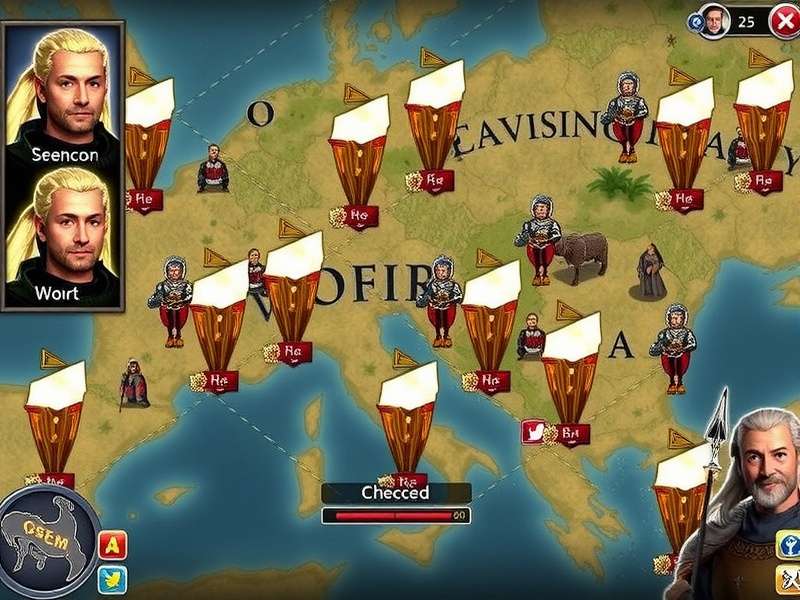Activate the blue trophy icon button
This screenshot has width=800, height=600.
(788, 545)
